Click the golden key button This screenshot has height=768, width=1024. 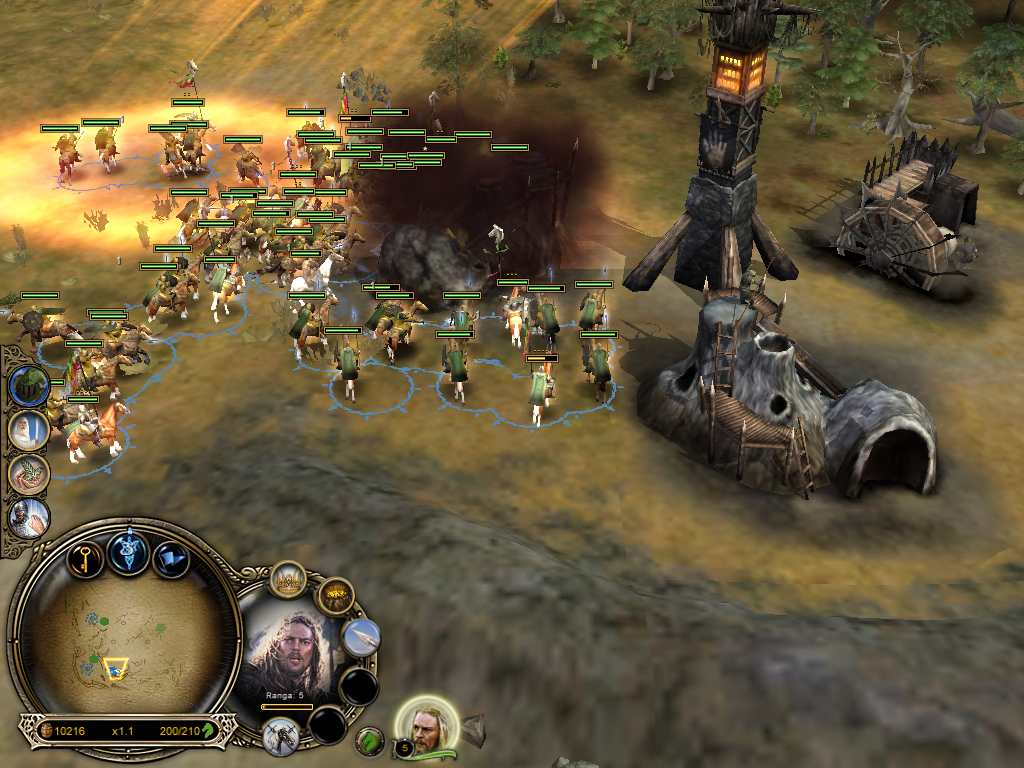click(85, 555)
